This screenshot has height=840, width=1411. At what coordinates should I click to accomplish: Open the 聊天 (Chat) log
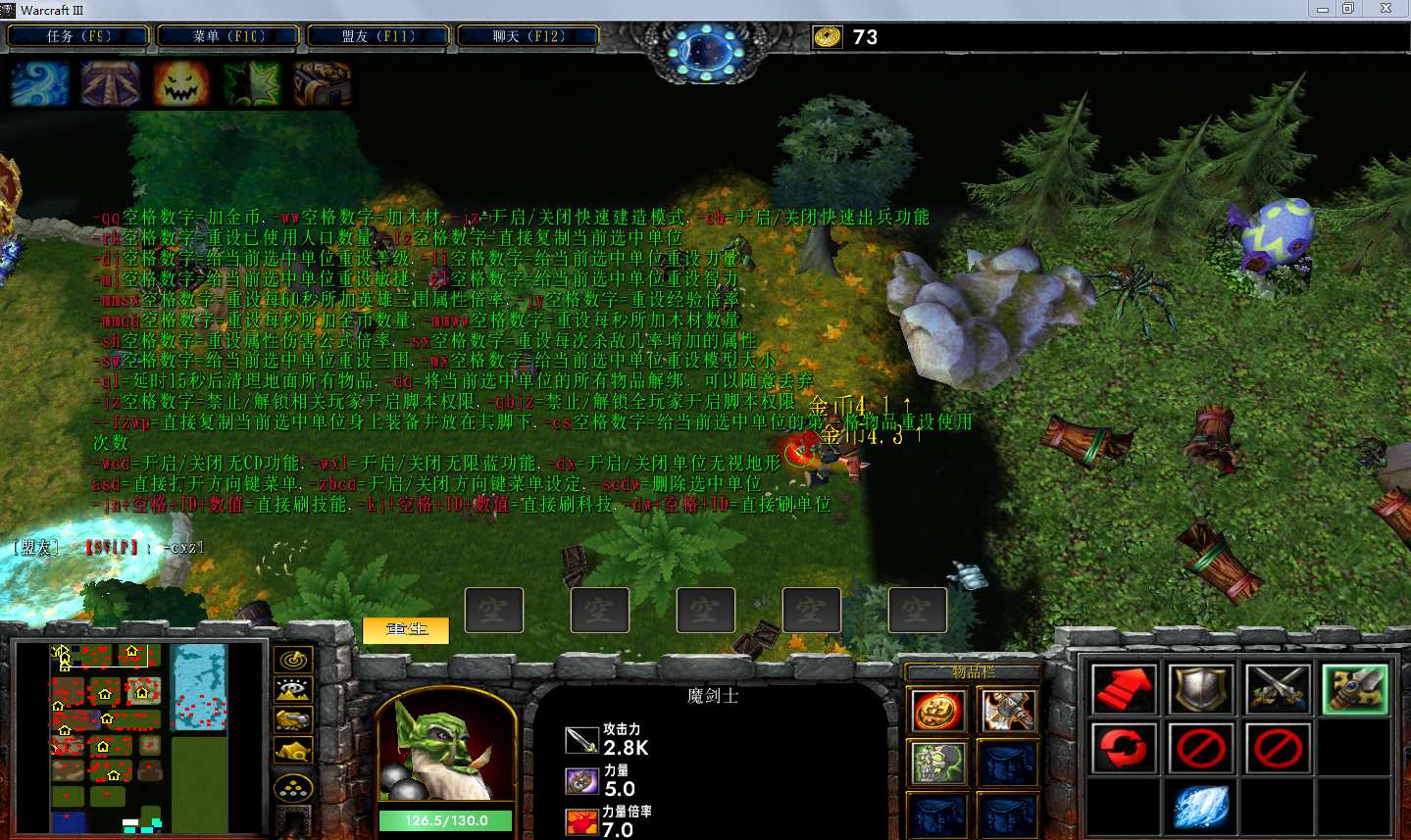point(529,36)
